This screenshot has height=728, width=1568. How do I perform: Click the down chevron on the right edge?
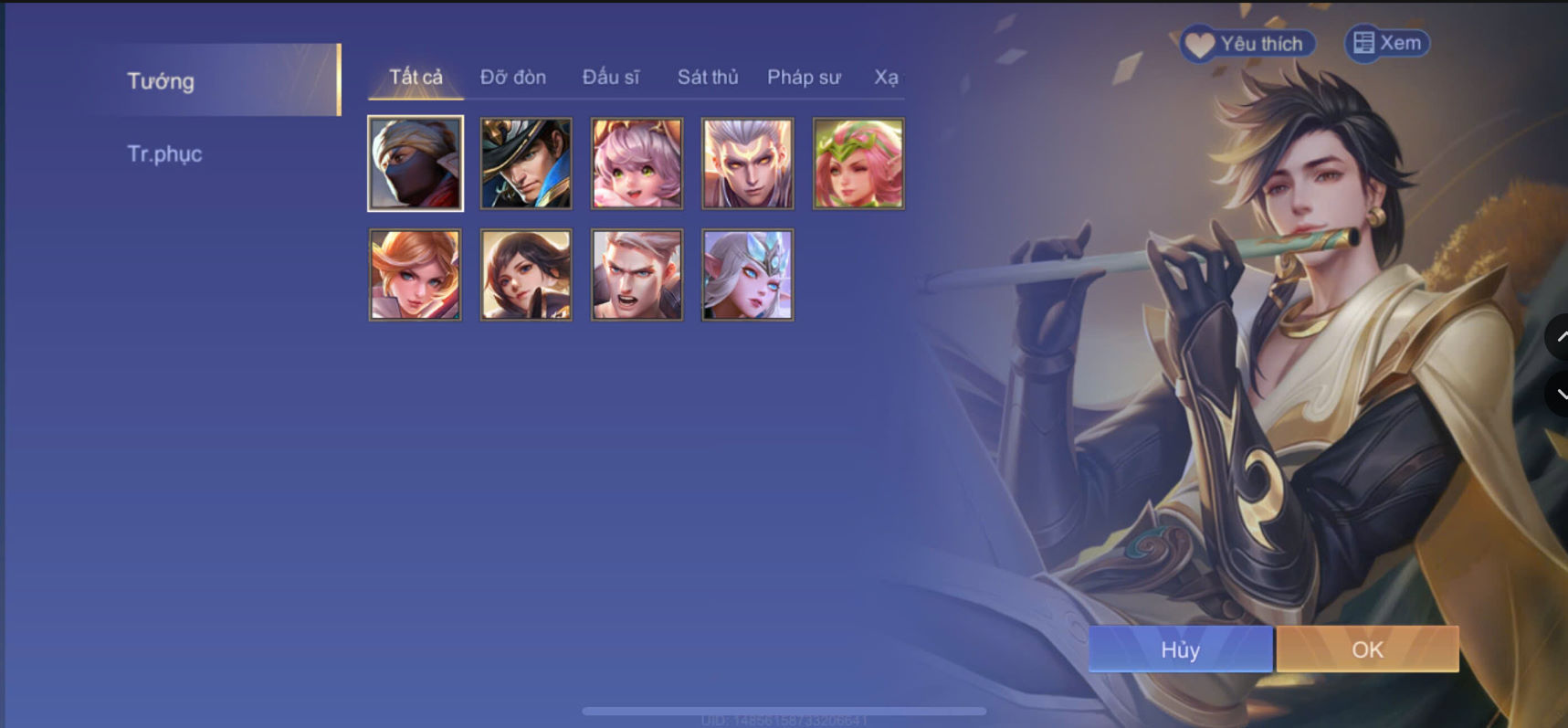click(x=1560, y=395)
